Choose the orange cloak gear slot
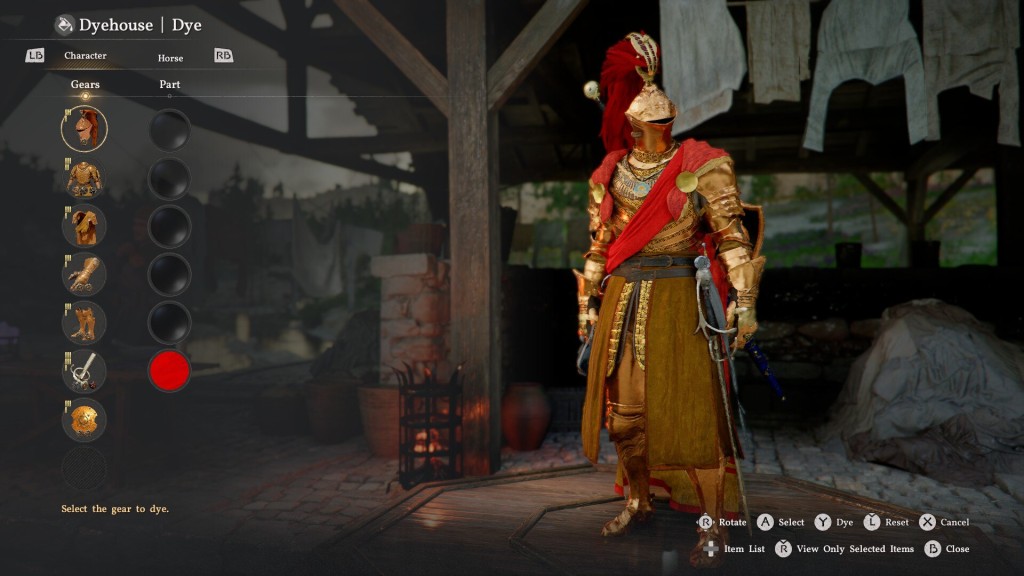Screen dimensions: 1024x576 pyautogui.click(x=84, y=226)
